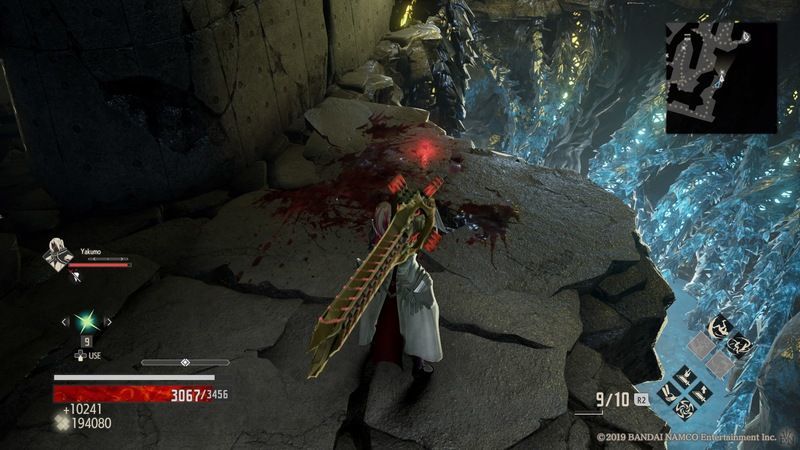Cycle quick item with the right arrow
Screen dimensions: 800x450
coord(108,322)
